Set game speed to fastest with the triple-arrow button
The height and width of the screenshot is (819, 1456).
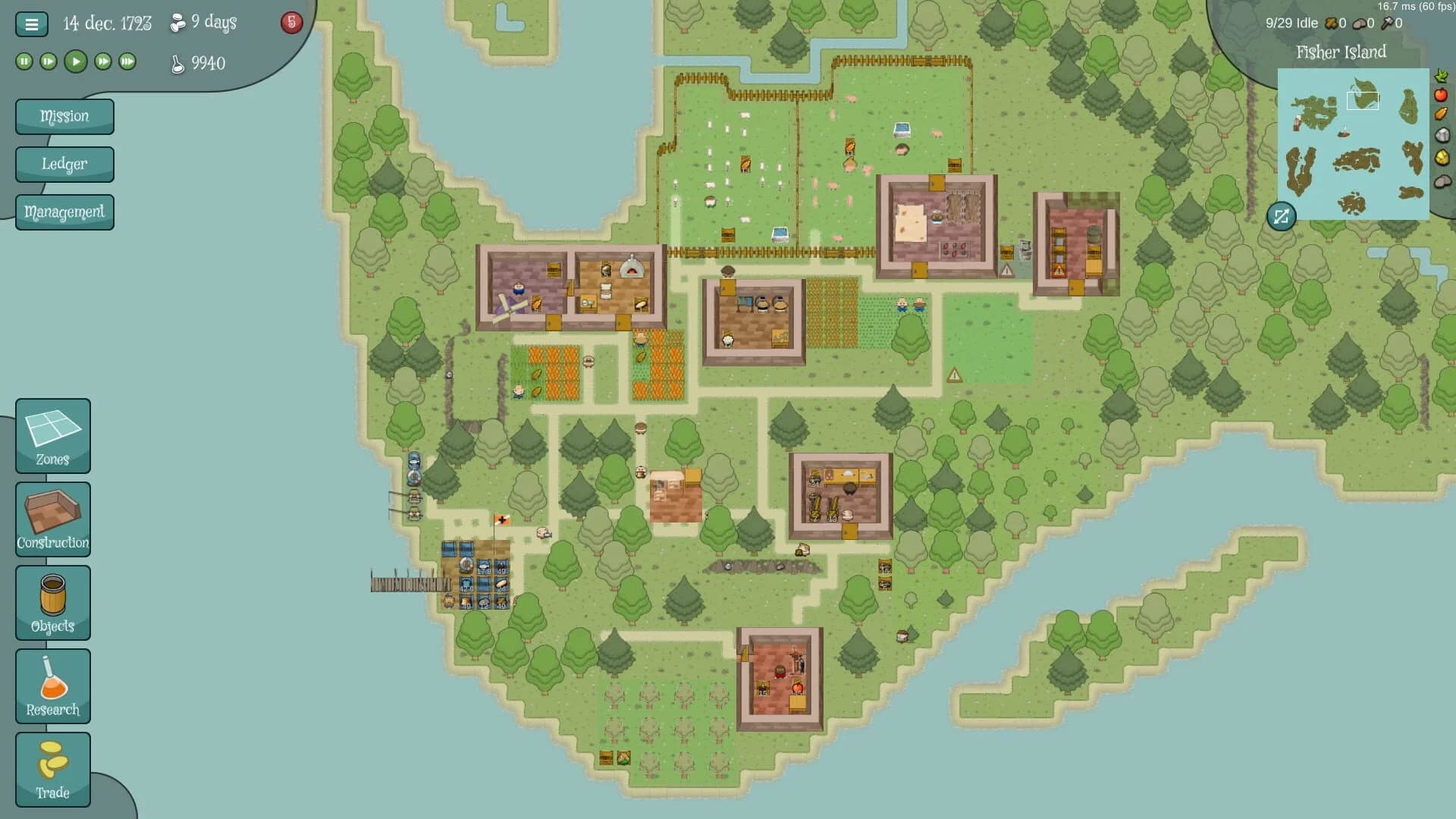(x=127, y=61)
